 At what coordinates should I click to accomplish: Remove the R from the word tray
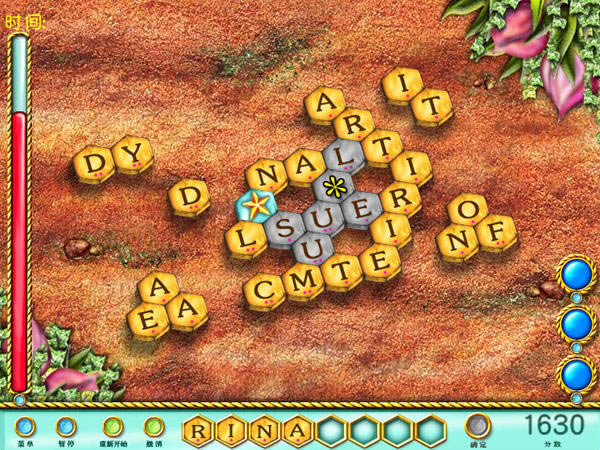pos(200,431)
